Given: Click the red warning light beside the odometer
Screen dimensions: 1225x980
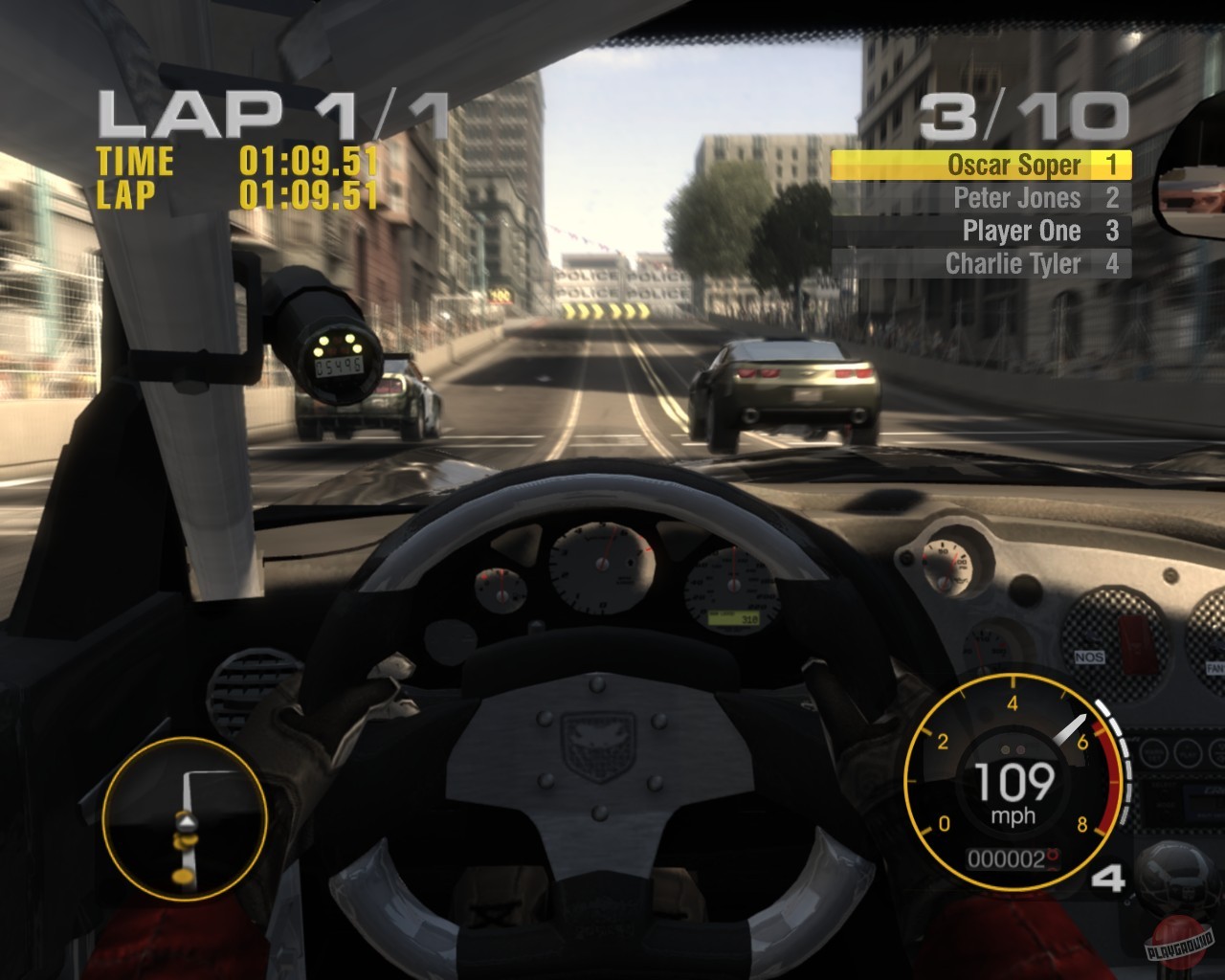Looking at the screenshot, I should tap(1053, 858).
